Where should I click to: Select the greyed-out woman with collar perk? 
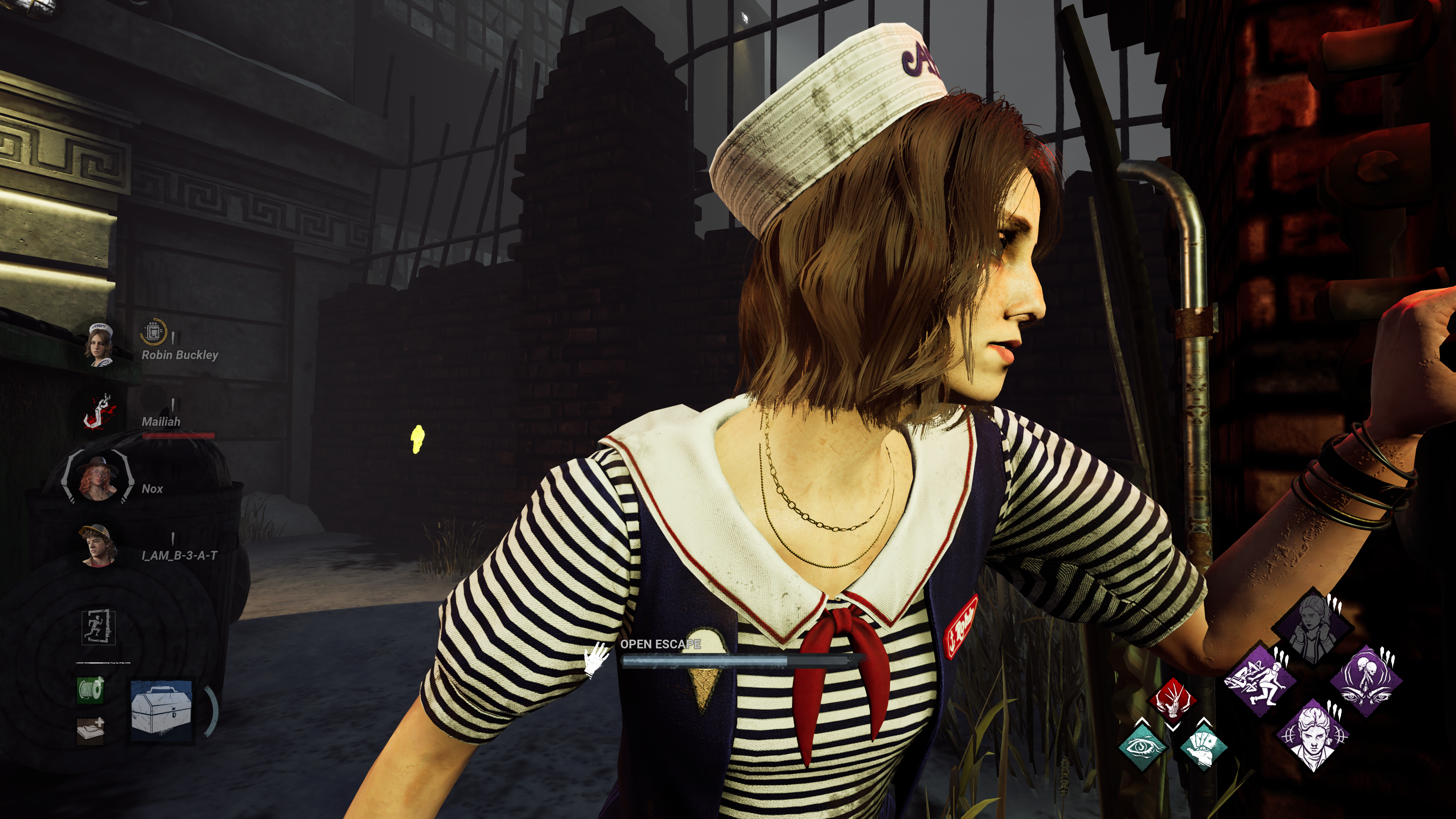click(x=1313, y=626)
